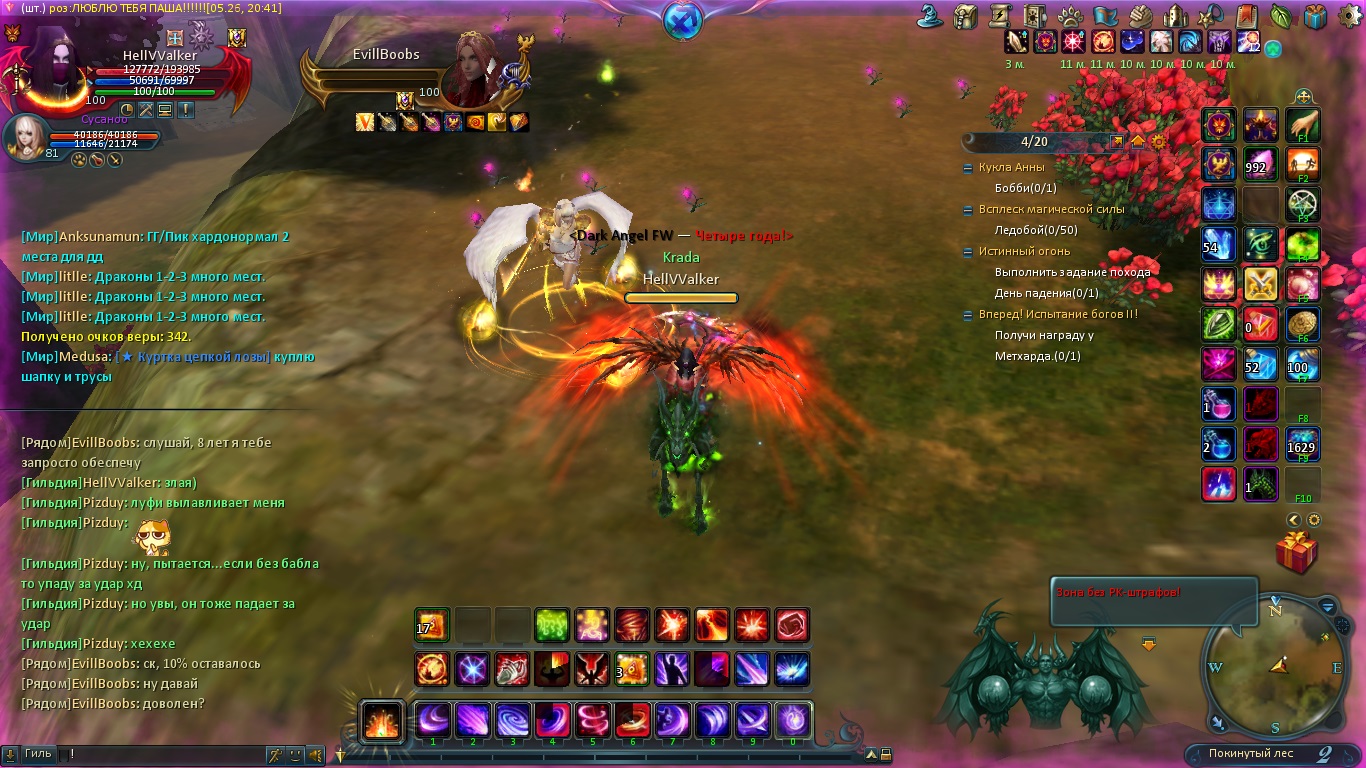Use the pink crystal item with 992 count
1366x768 pixels.
tap(1261, 165)
